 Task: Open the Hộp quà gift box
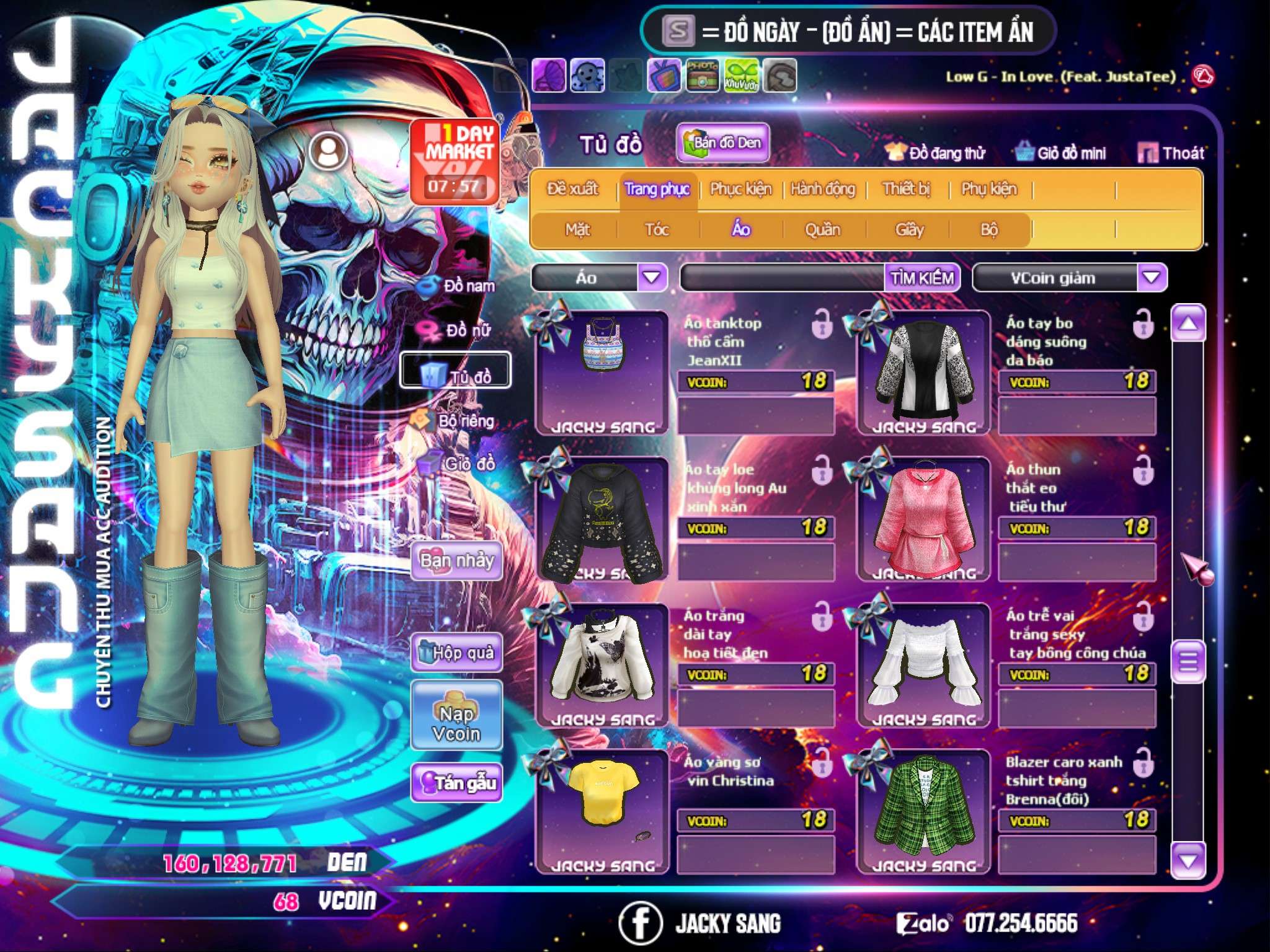(x=456, y=653)
